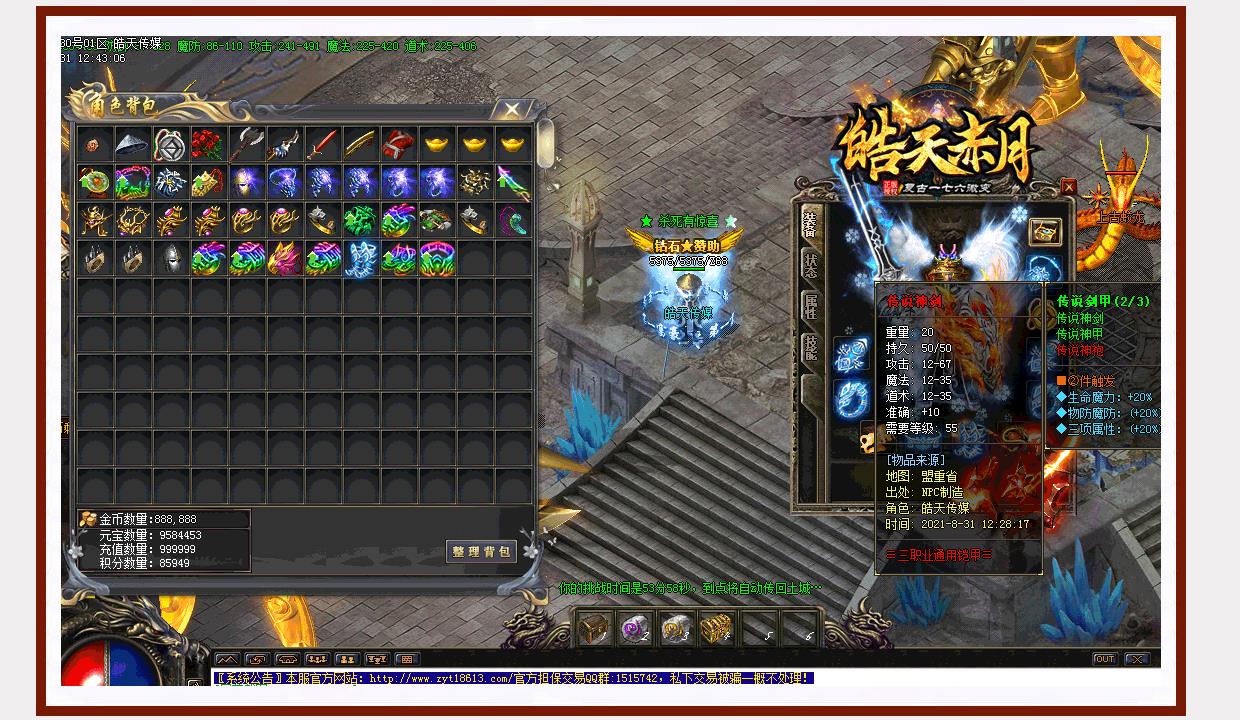Close the character backpack window

pyautogui.click(x=512, y=109)
